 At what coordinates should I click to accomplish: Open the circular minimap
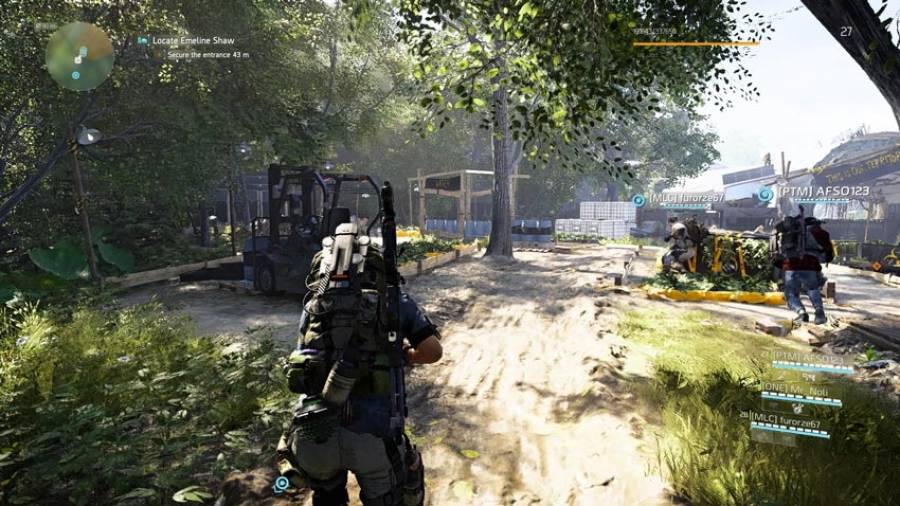pos(79,56)
